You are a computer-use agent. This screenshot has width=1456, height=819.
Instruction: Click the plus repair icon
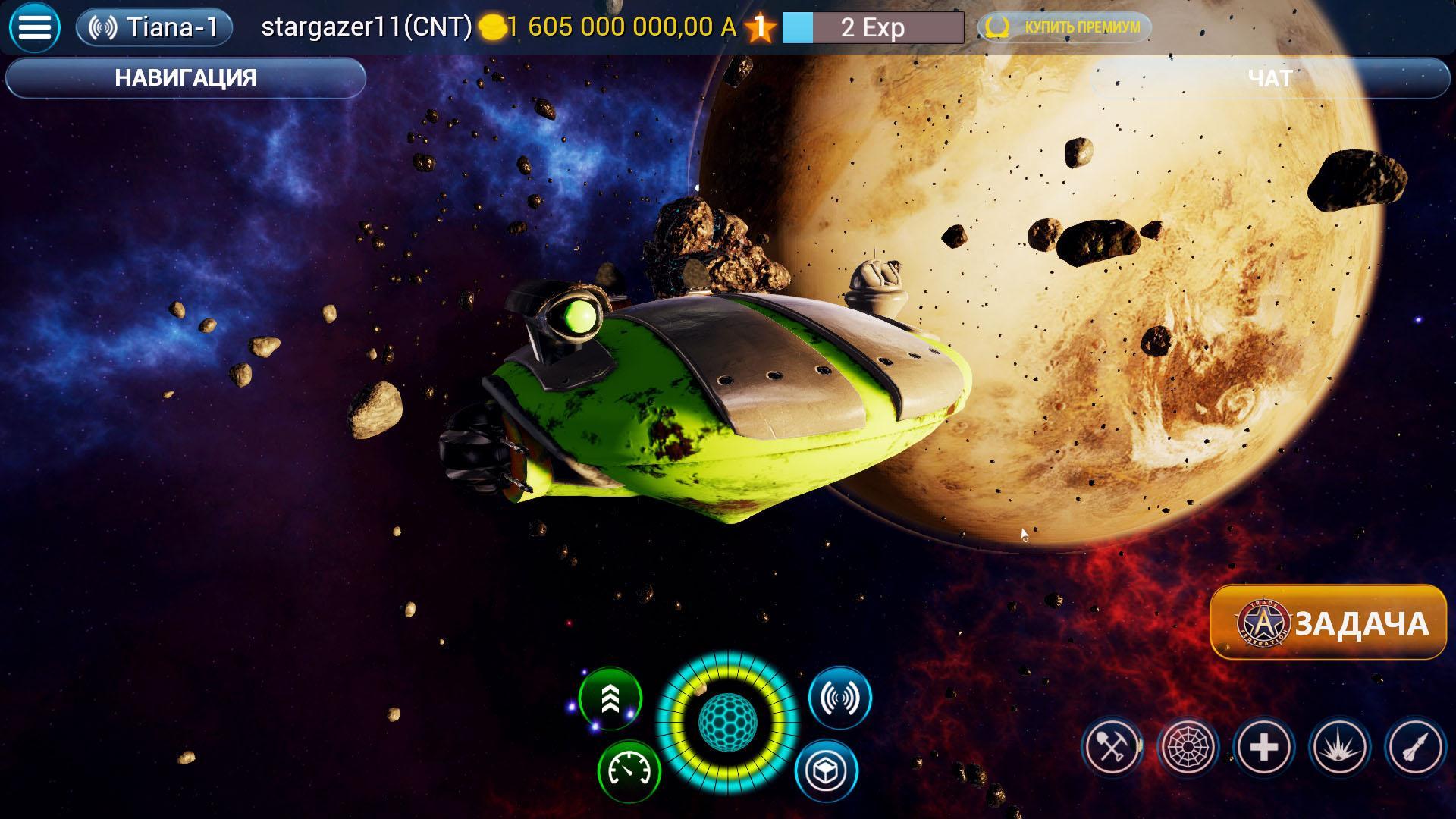[x=1264, y=748]
